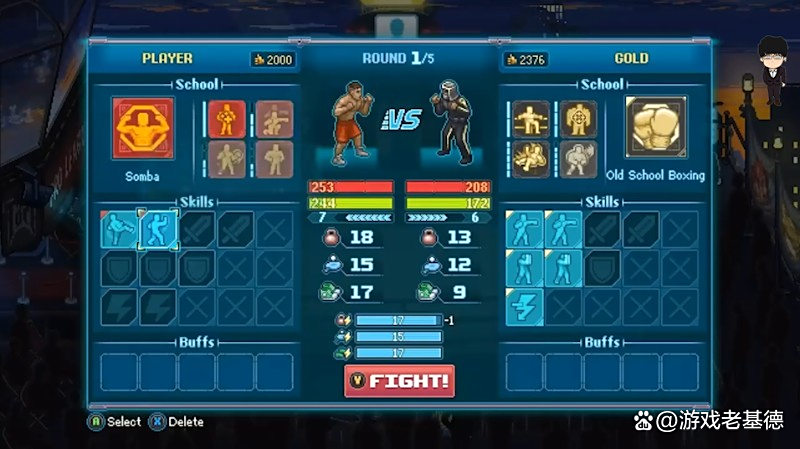Choose Gold's lightning bolt skill slot
This screenshot has height=449, width=800.
coord(524,306)
